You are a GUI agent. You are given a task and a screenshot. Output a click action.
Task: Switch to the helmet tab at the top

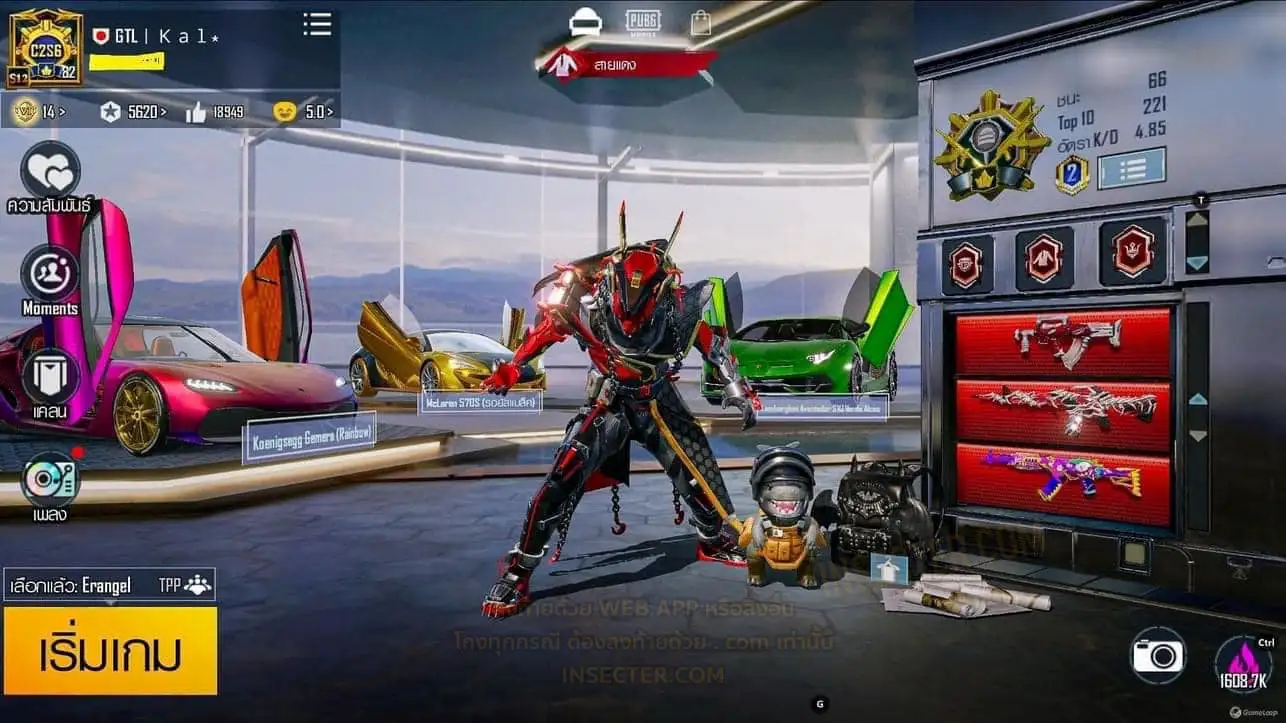585,22
